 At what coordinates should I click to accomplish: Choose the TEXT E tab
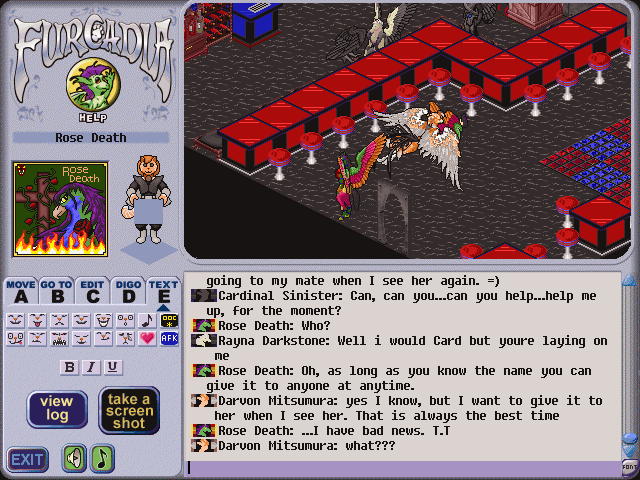(163, 291)
